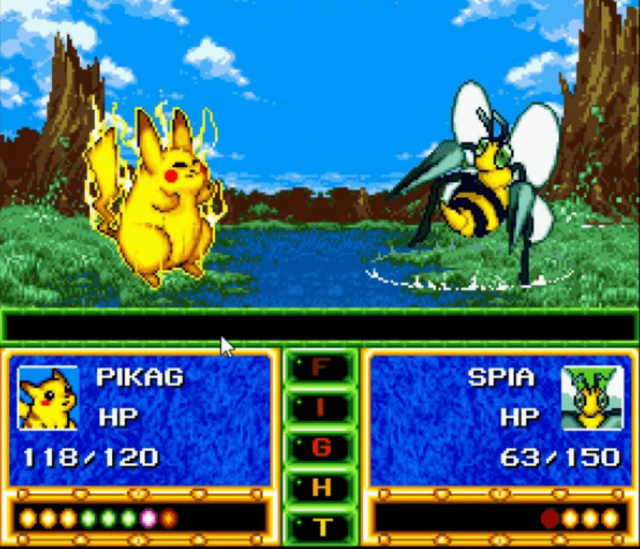The width and height of the screenshot is (640, 549).
Task: Select the F letter button
Action: pyautogui.click(x=320, y=368)
